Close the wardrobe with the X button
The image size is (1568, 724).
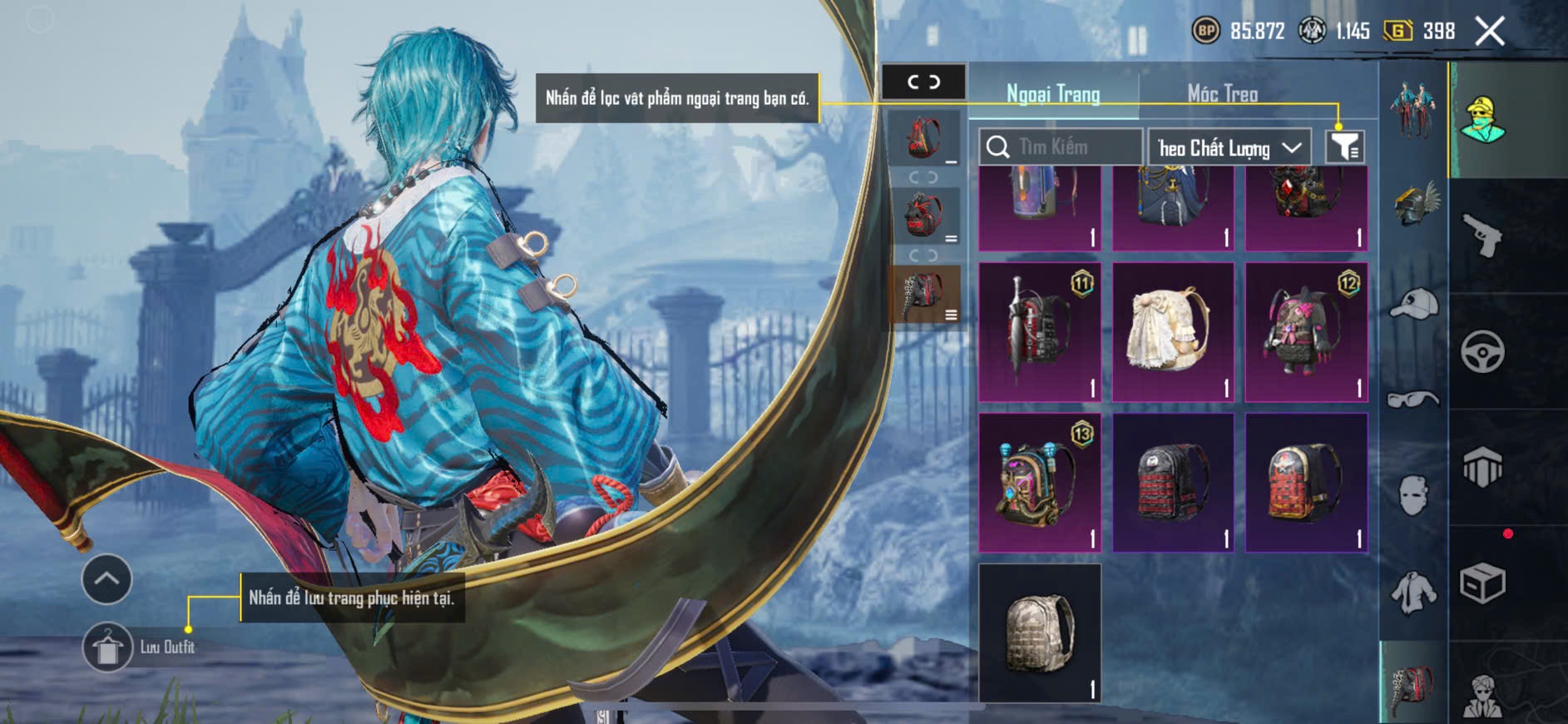[1489, 32]
